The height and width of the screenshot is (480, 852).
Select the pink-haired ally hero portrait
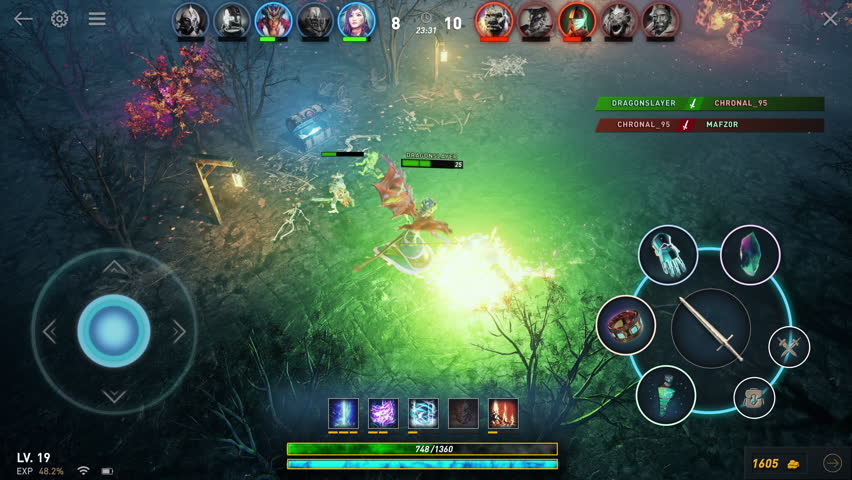[x=354, y=19]
